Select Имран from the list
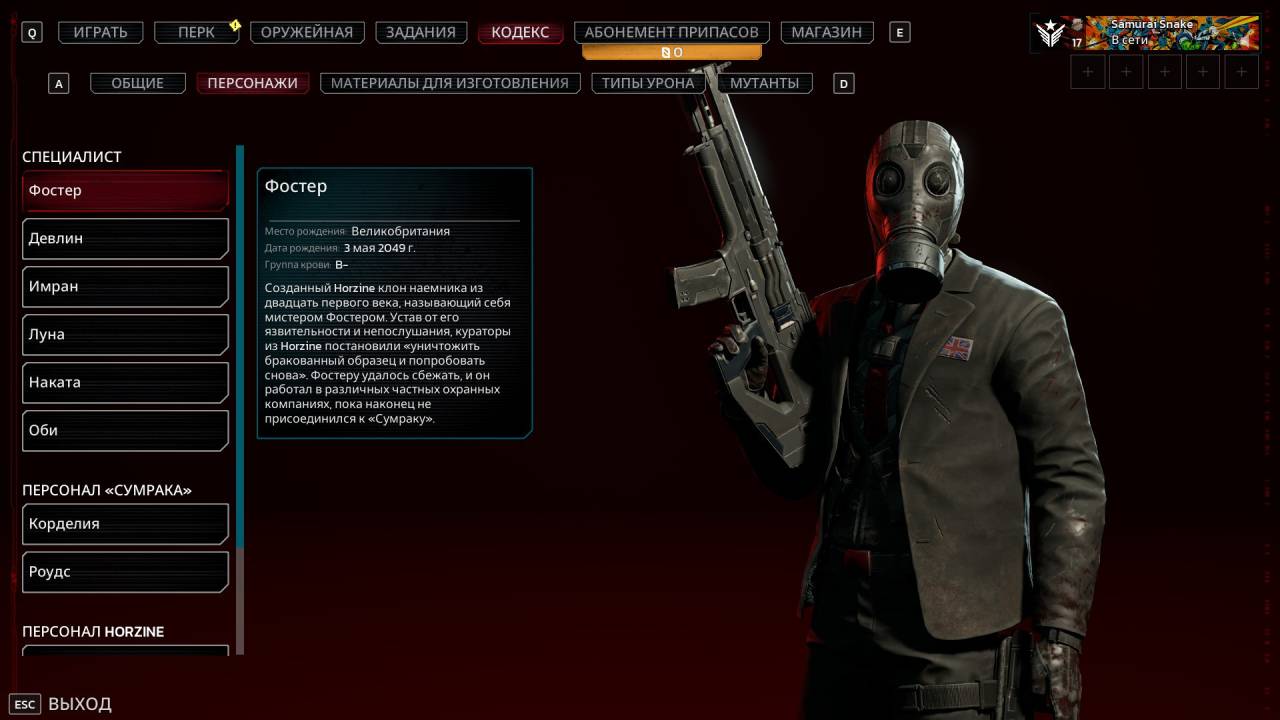 [x=125, y=286]
